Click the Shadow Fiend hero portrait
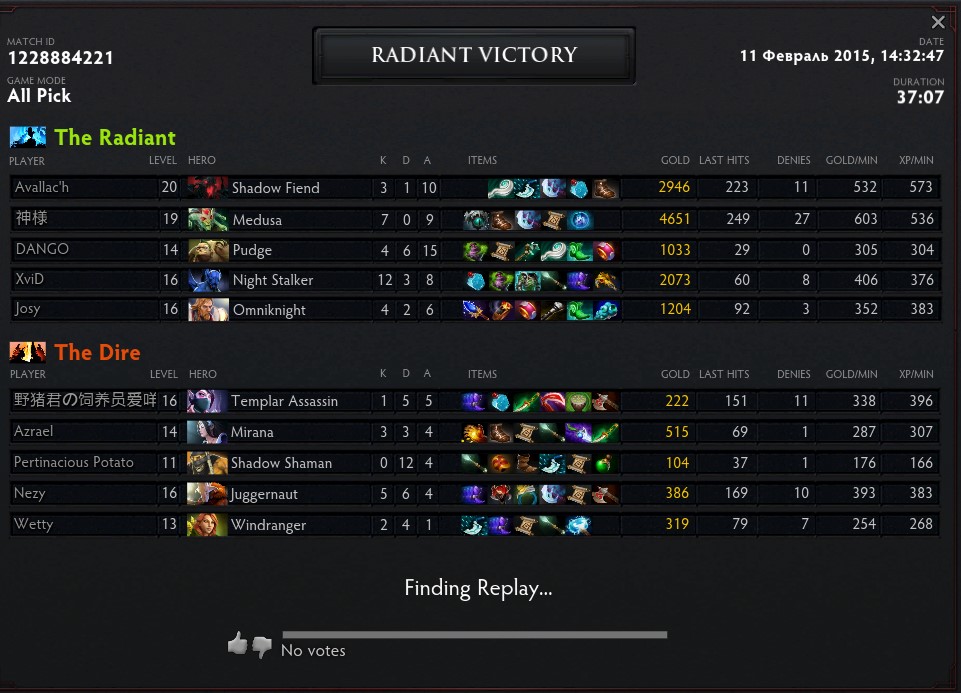Screen dimensions: 961x693 click(207, 188)
